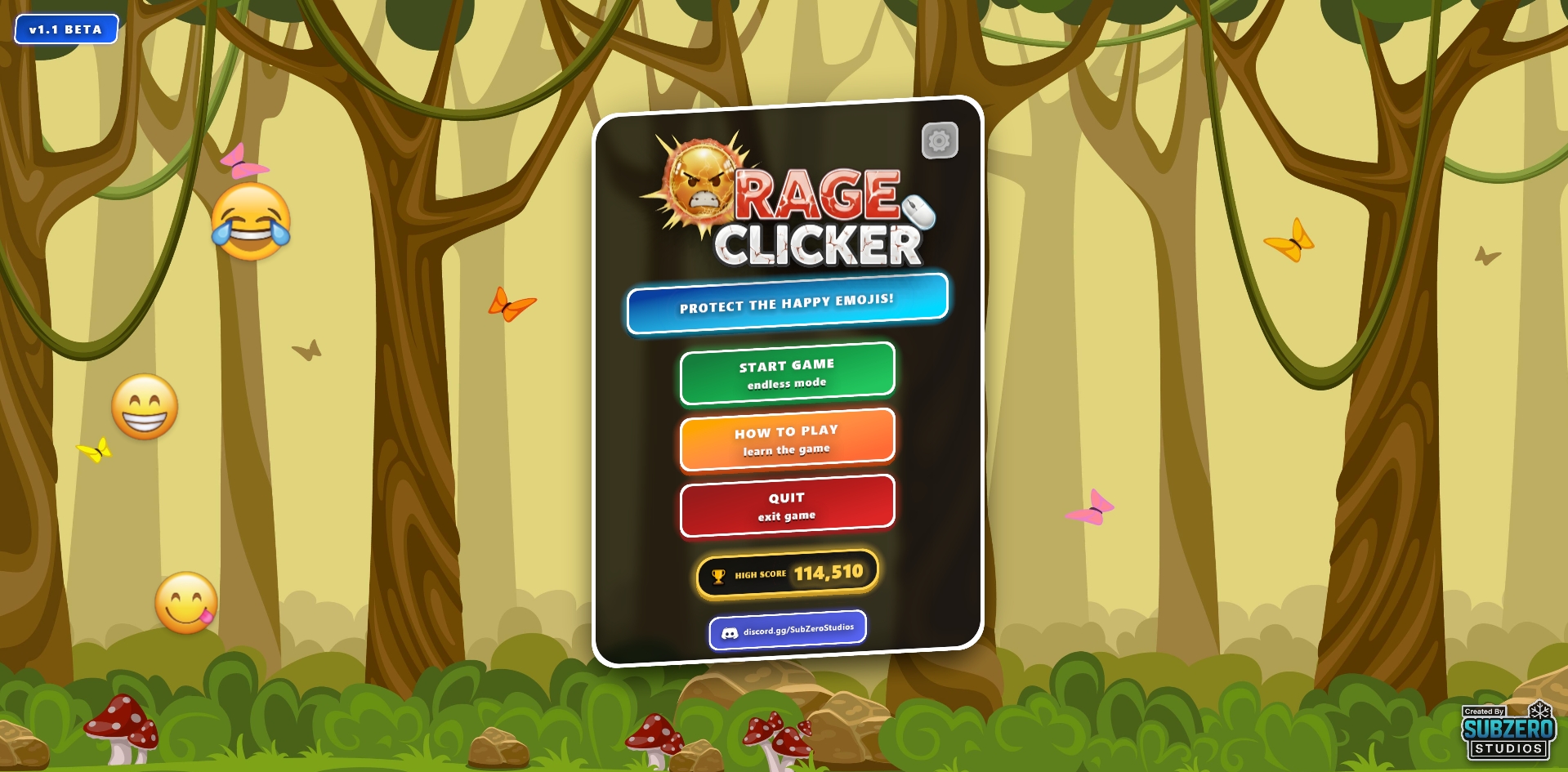This screenshot has height=772, width=1568.
Task: Follow the discord.gg/SubZeroStudios link
Action: (x=788, y=630)
